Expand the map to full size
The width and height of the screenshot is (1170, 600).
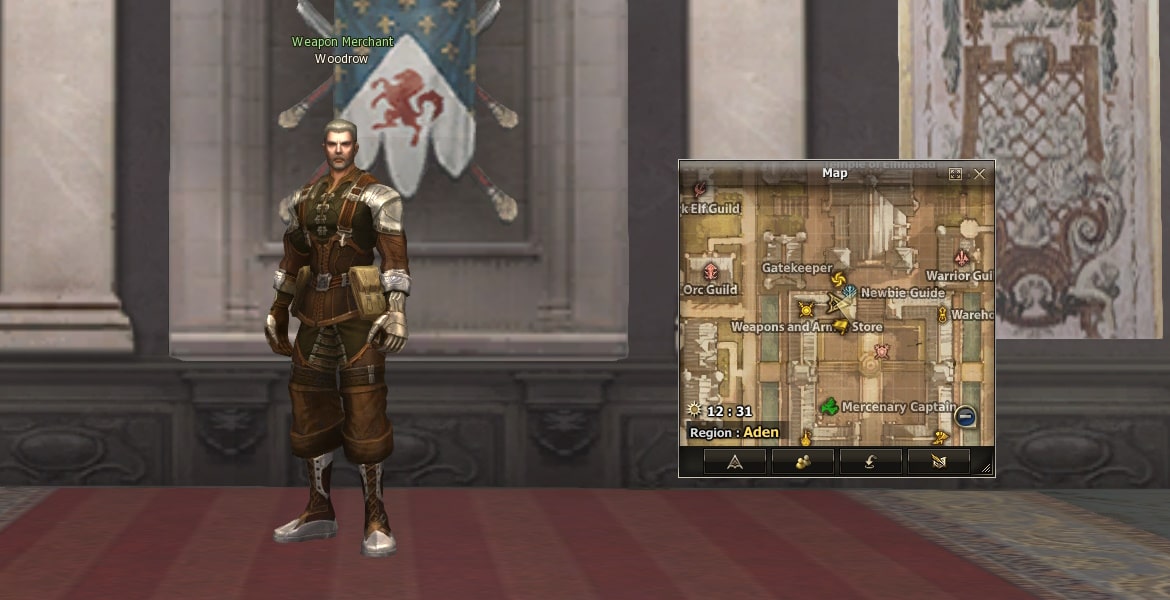(x=955, y=174)
